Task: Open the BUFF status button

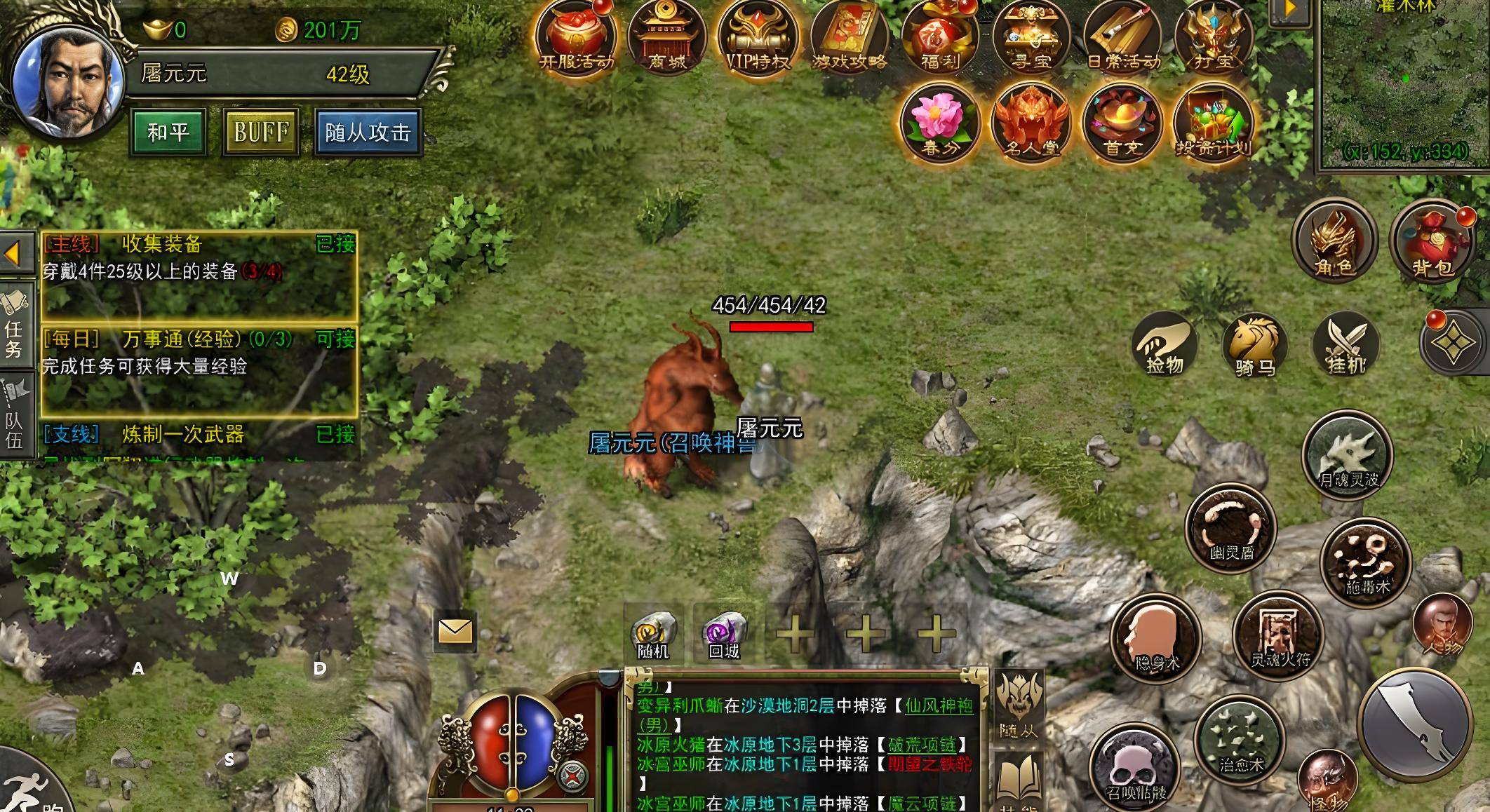Action: pos(261,132)
